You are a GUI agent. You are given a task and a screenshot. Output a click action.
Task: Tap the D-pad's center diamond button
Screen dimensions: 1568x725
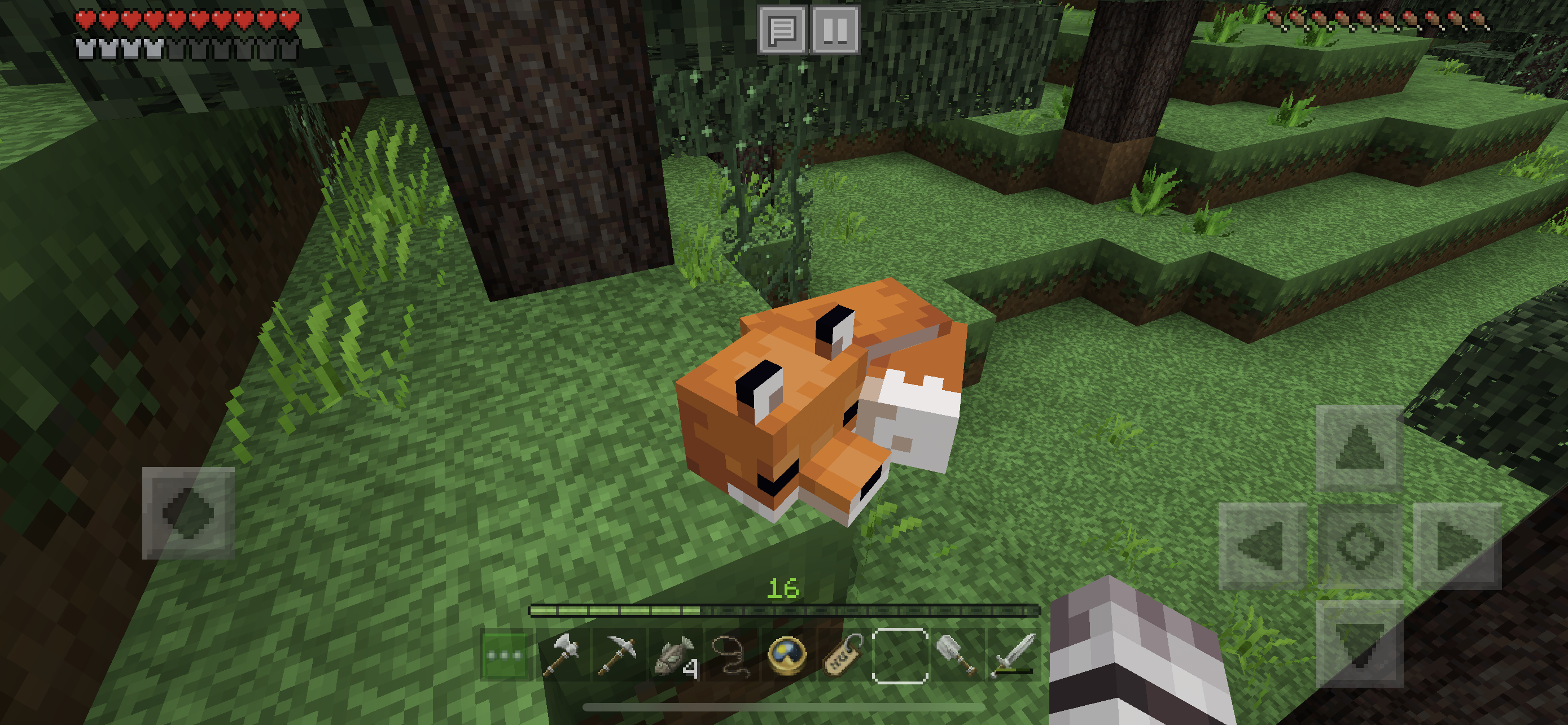[1360, 546]
